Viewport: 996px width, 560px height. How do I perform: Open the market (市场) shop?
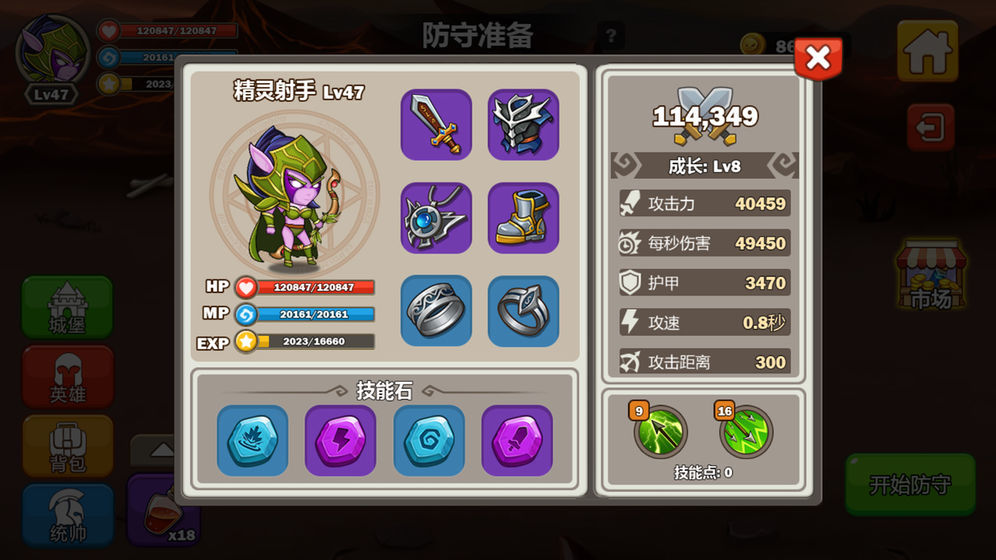pyautogui.click(x=930, y=277)
